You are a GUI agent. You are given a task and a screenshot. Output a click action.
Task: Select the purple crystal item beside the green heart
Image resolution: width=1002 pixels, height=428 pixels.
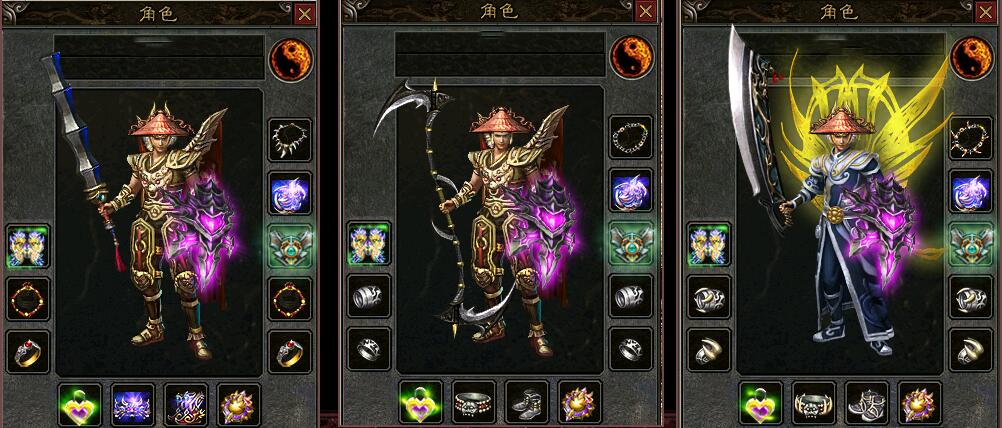[132, 403]
